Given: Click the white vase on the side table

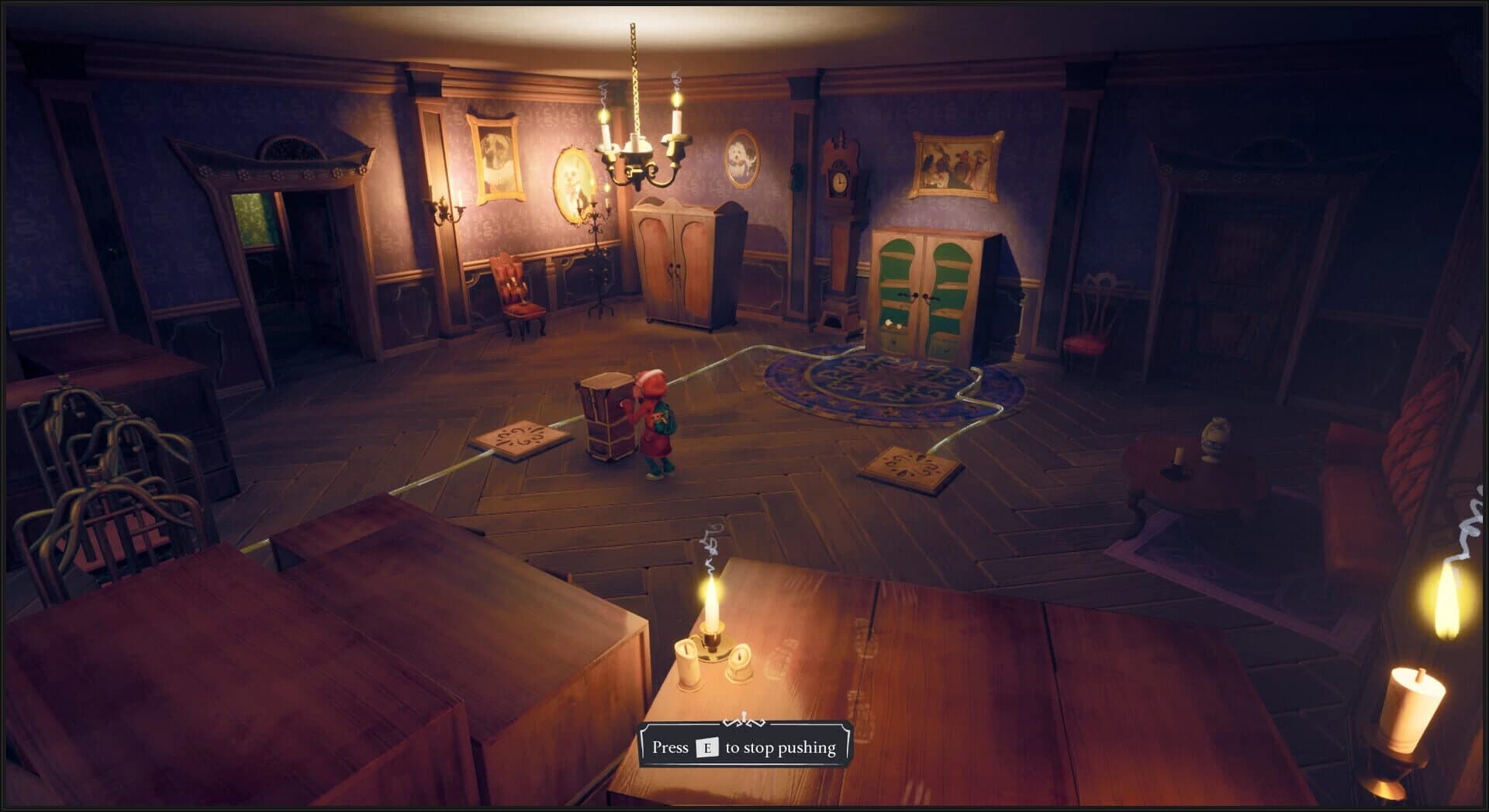Looking at the screenshot, I should pyautogui.click(x=1215, y=432).
